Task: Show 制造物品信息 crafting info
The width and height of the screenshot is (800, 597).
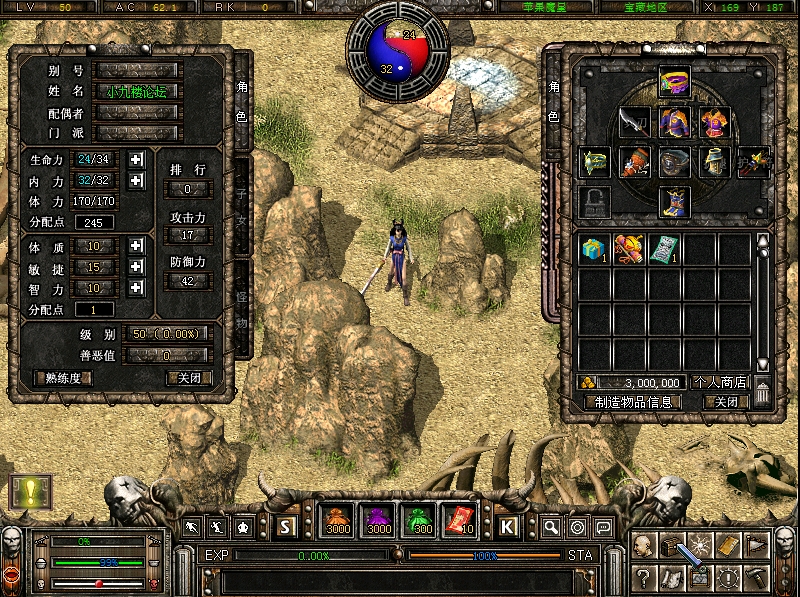Action: pos(632,401)
